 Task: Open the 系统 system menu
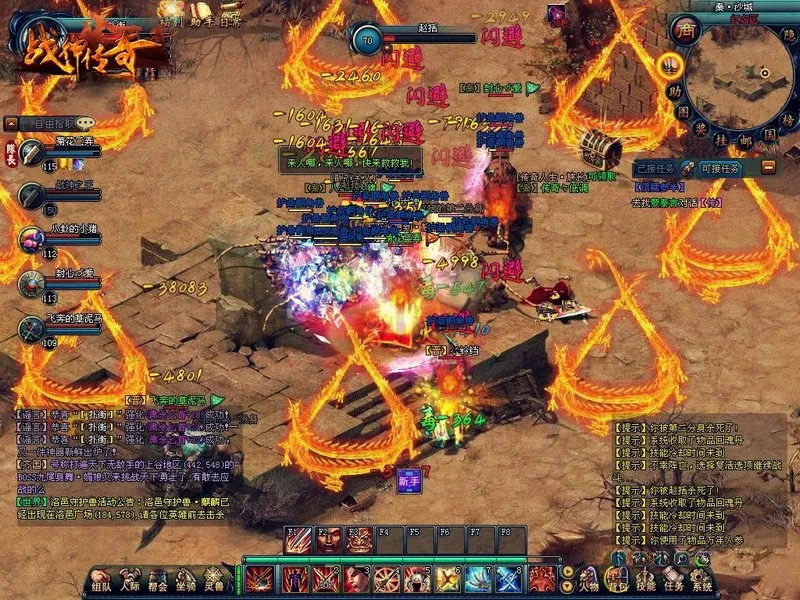(x=702, y=578)
